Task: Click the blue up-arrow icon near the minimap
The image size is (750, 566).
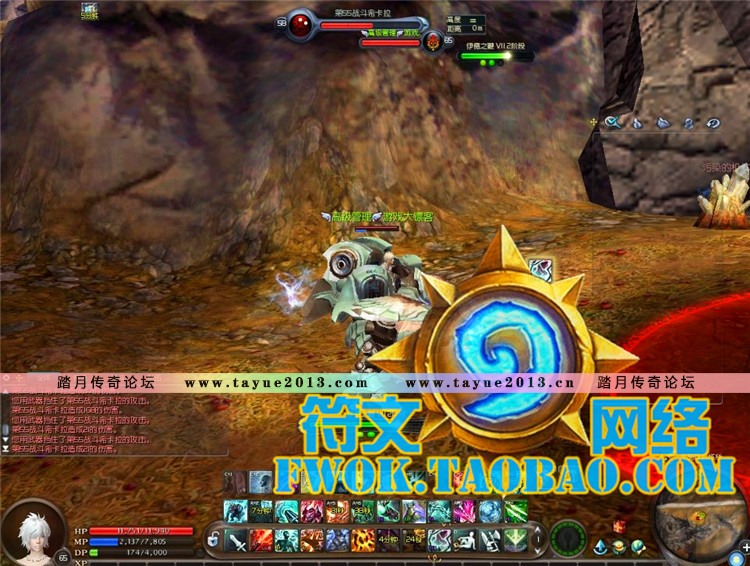Action: click(x=601, y=547)
